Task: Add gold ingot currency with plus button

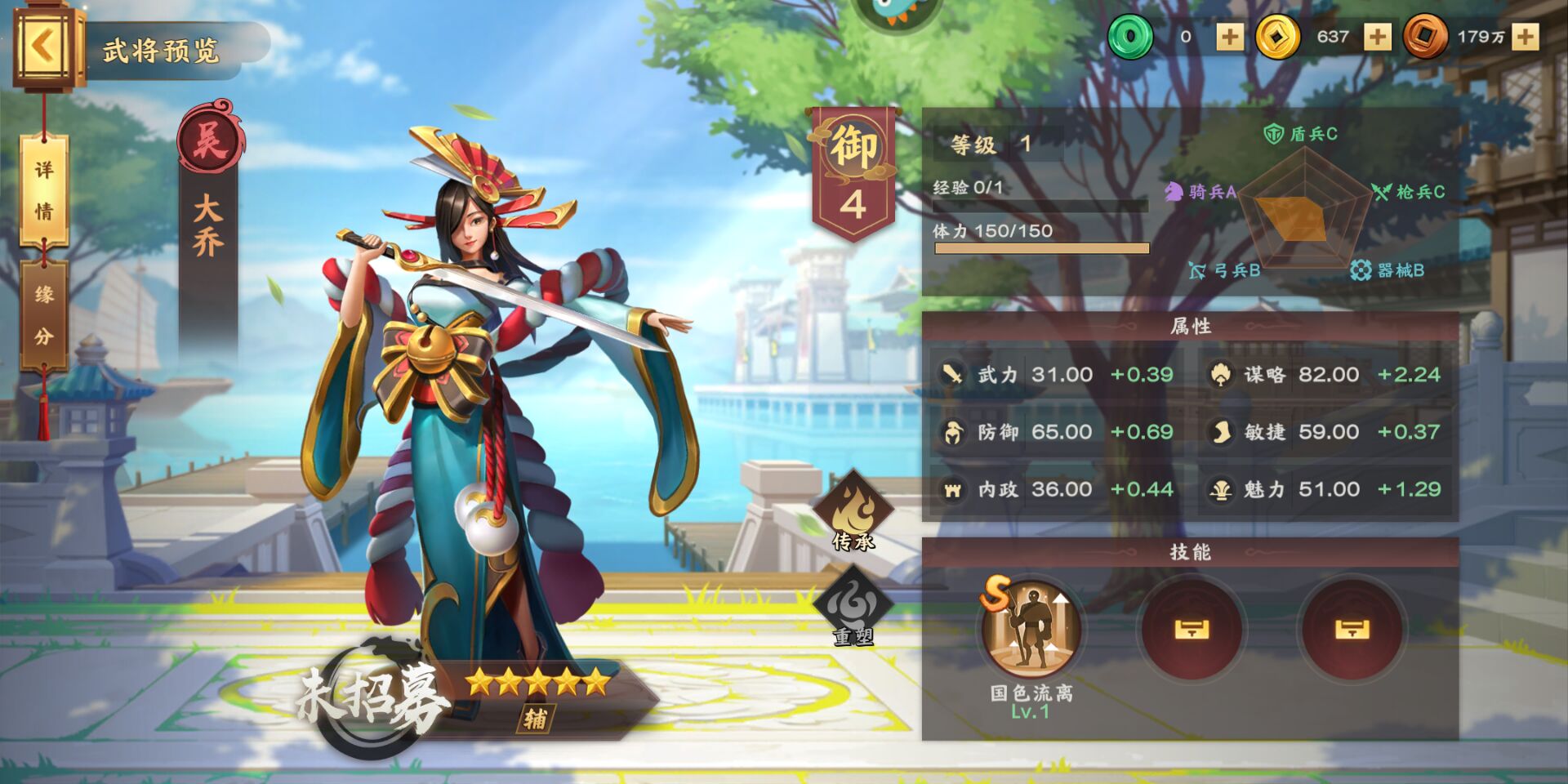Action: click(1377, 37)
